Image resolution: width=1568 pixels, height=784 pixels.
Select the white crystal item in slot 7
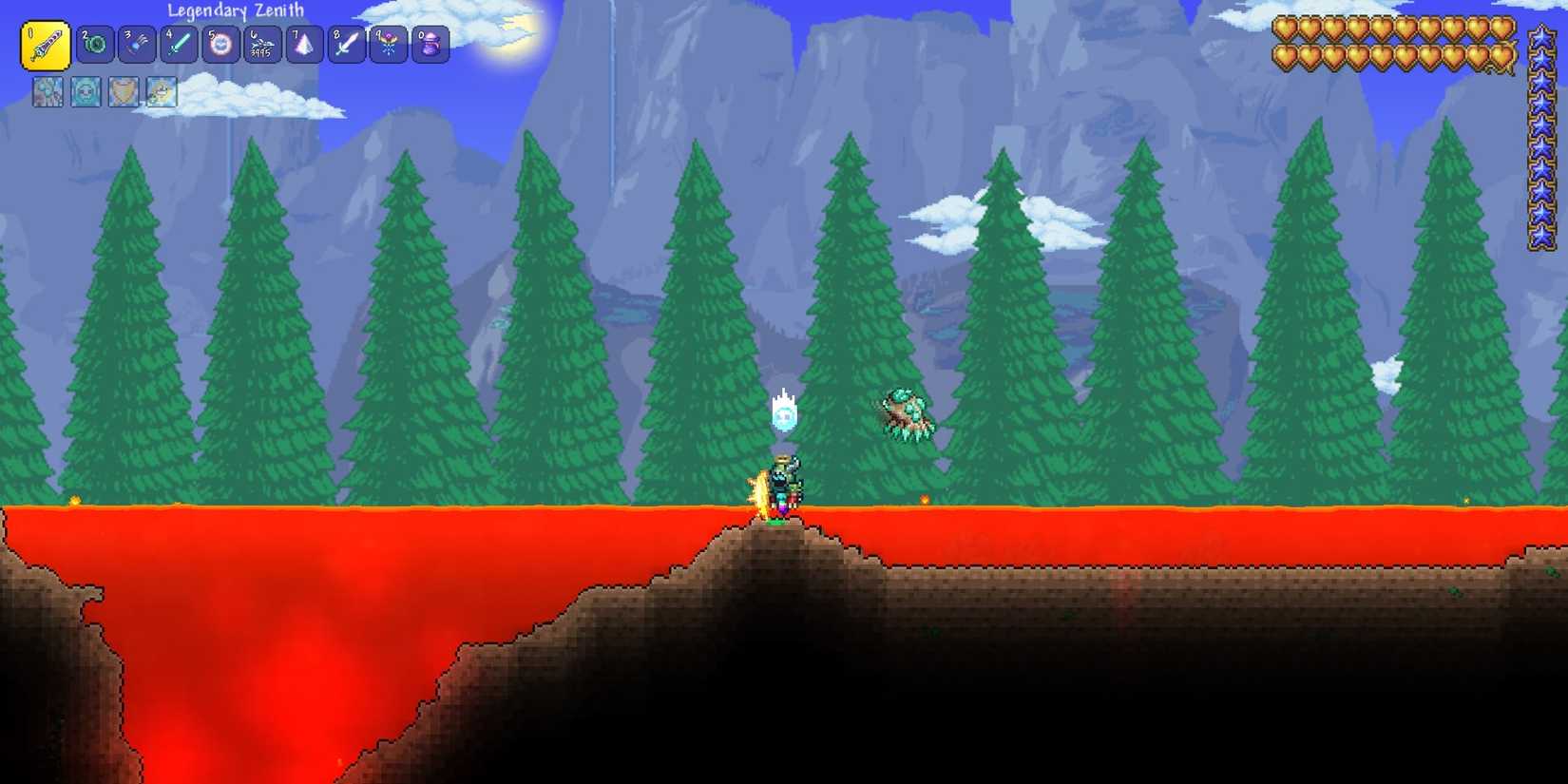pyautogui.click(x=303, y=44)
